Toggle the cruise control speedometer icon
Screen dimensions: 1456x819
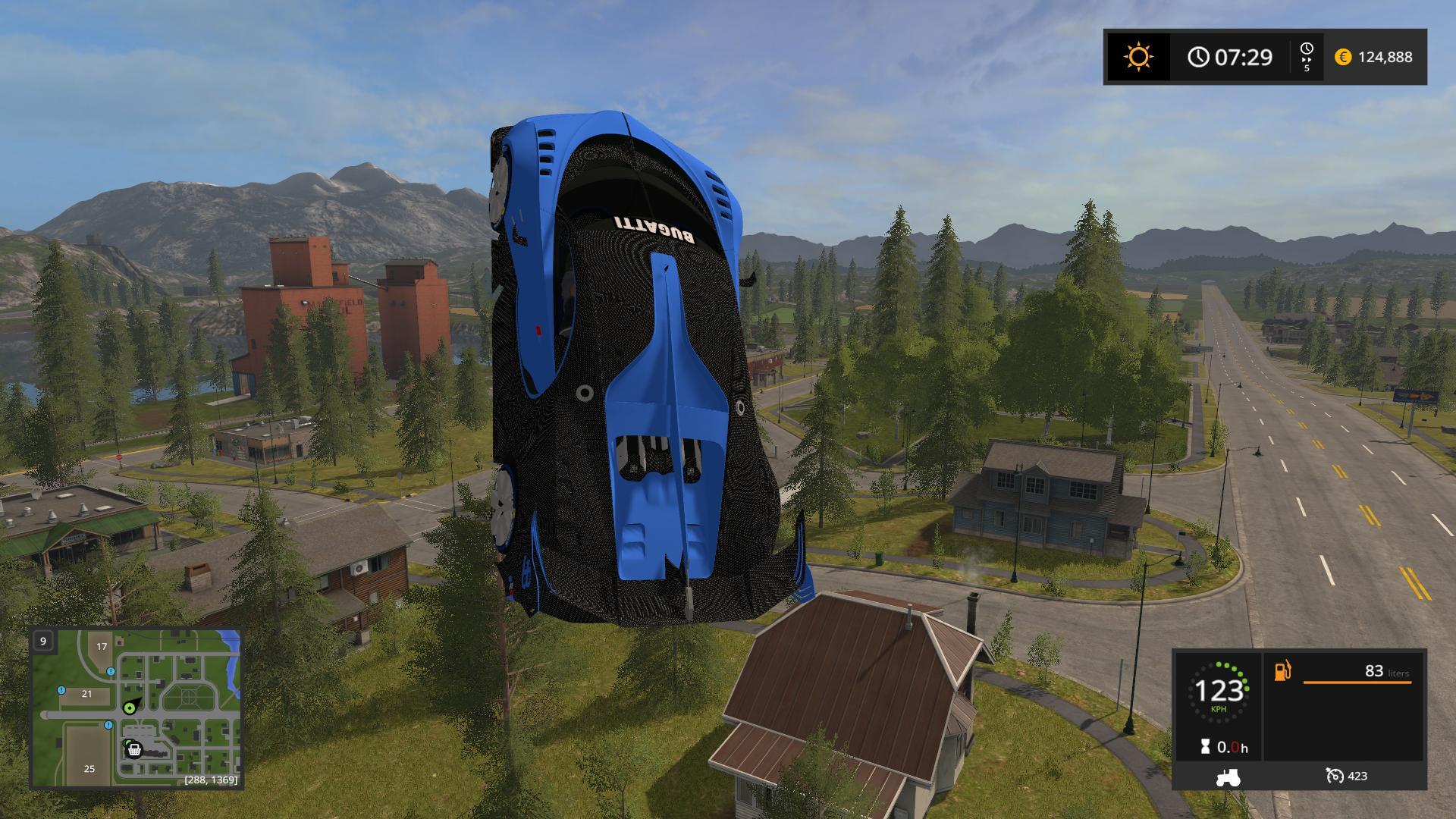(x=1334, y=775)
